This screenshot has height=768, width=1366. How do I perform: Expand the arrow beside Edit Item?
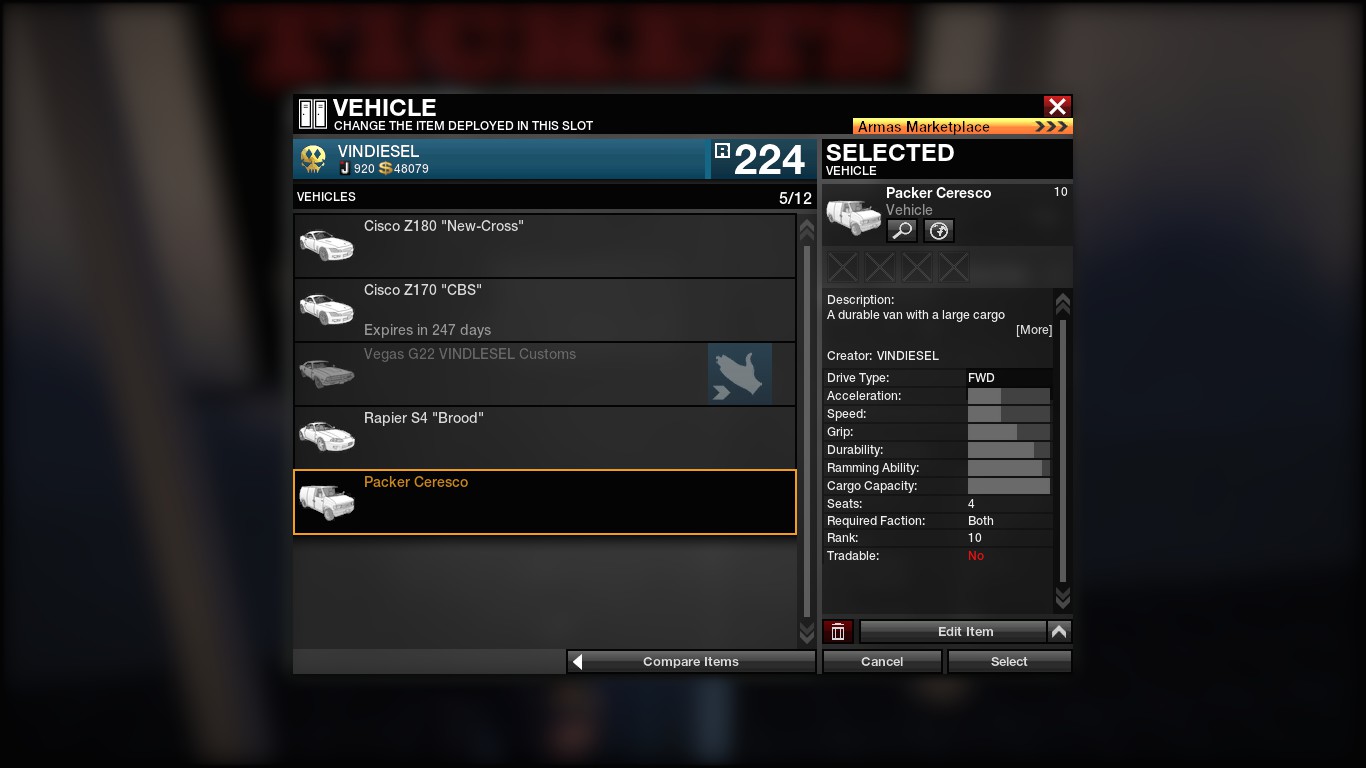(1059, 631)
